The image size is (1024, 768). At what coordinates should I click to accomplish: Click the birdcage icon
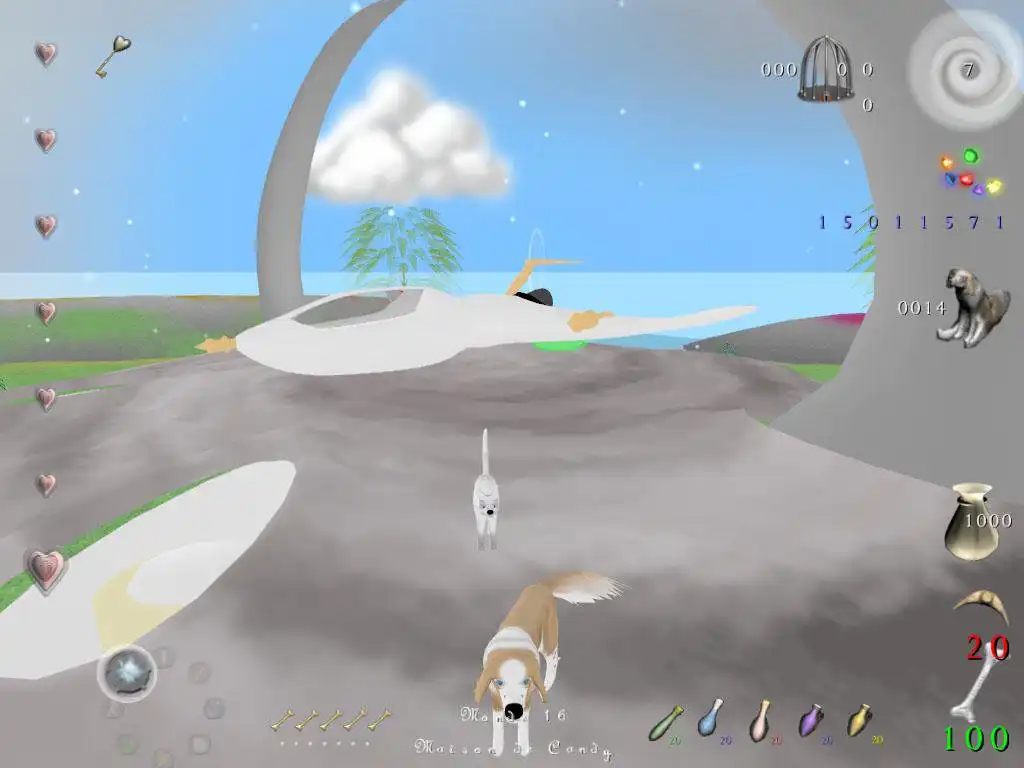(817, 69)
